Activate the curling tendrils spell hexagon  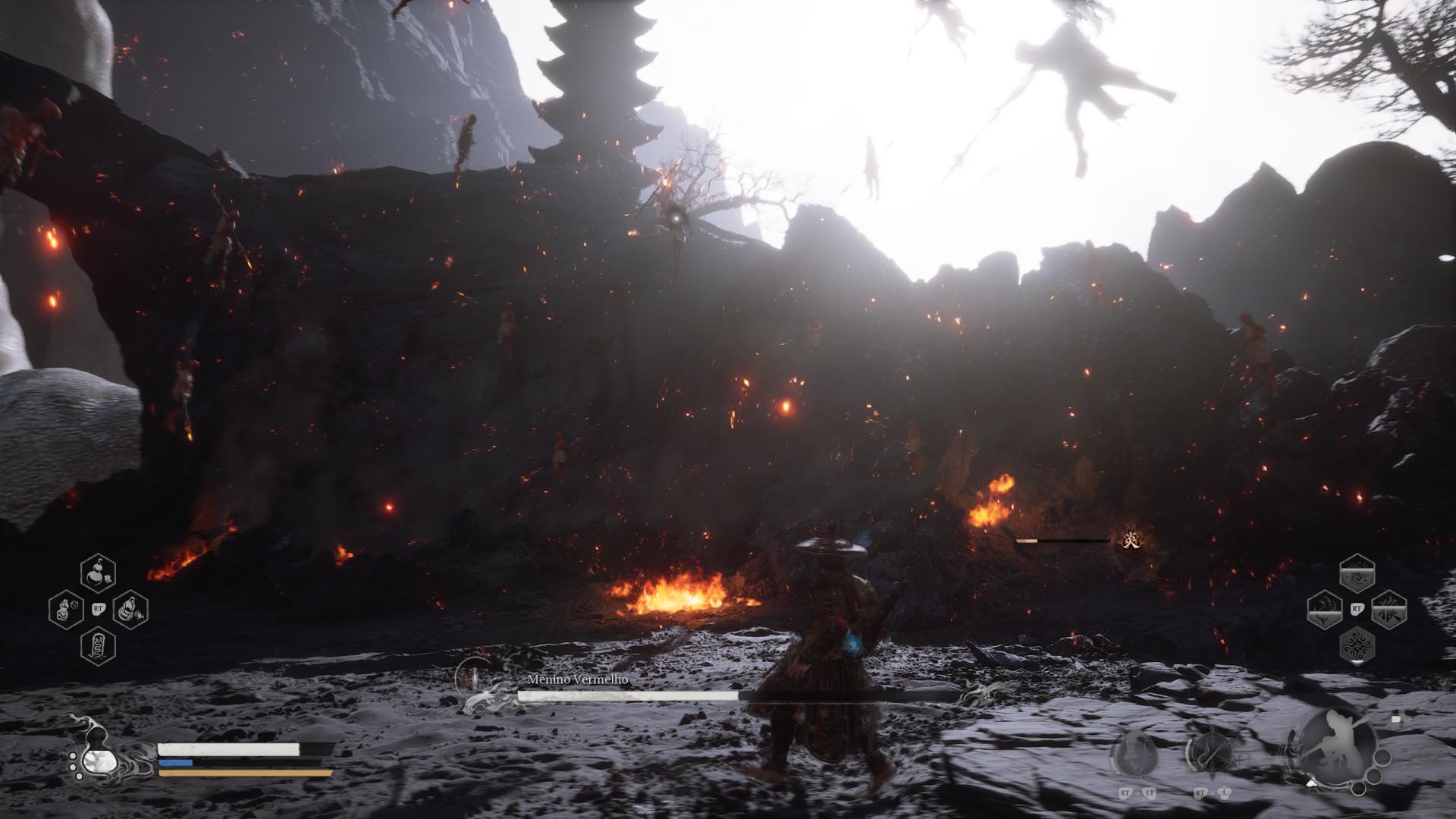(1357, 647)
